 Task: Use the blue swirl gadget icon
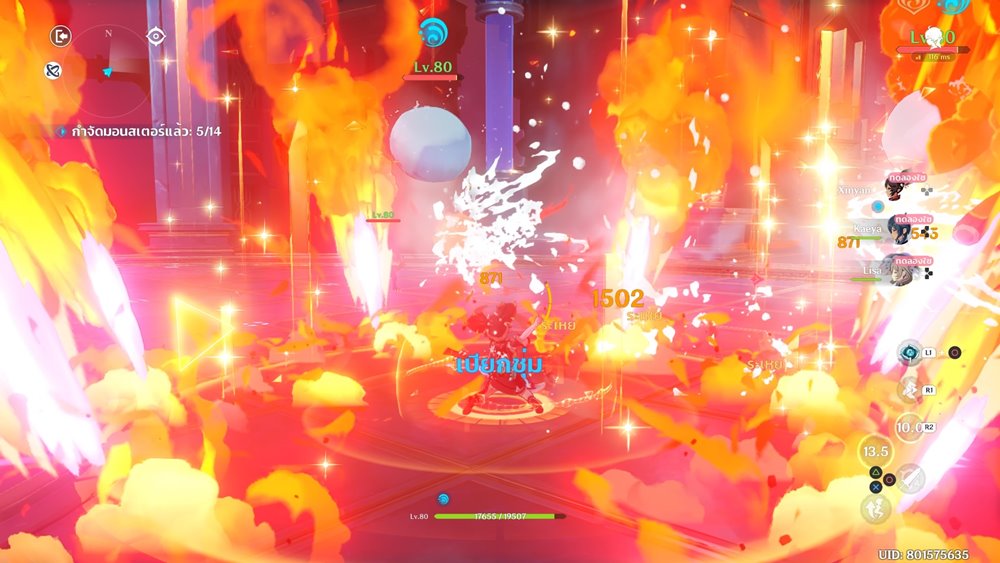click(910, 351)
